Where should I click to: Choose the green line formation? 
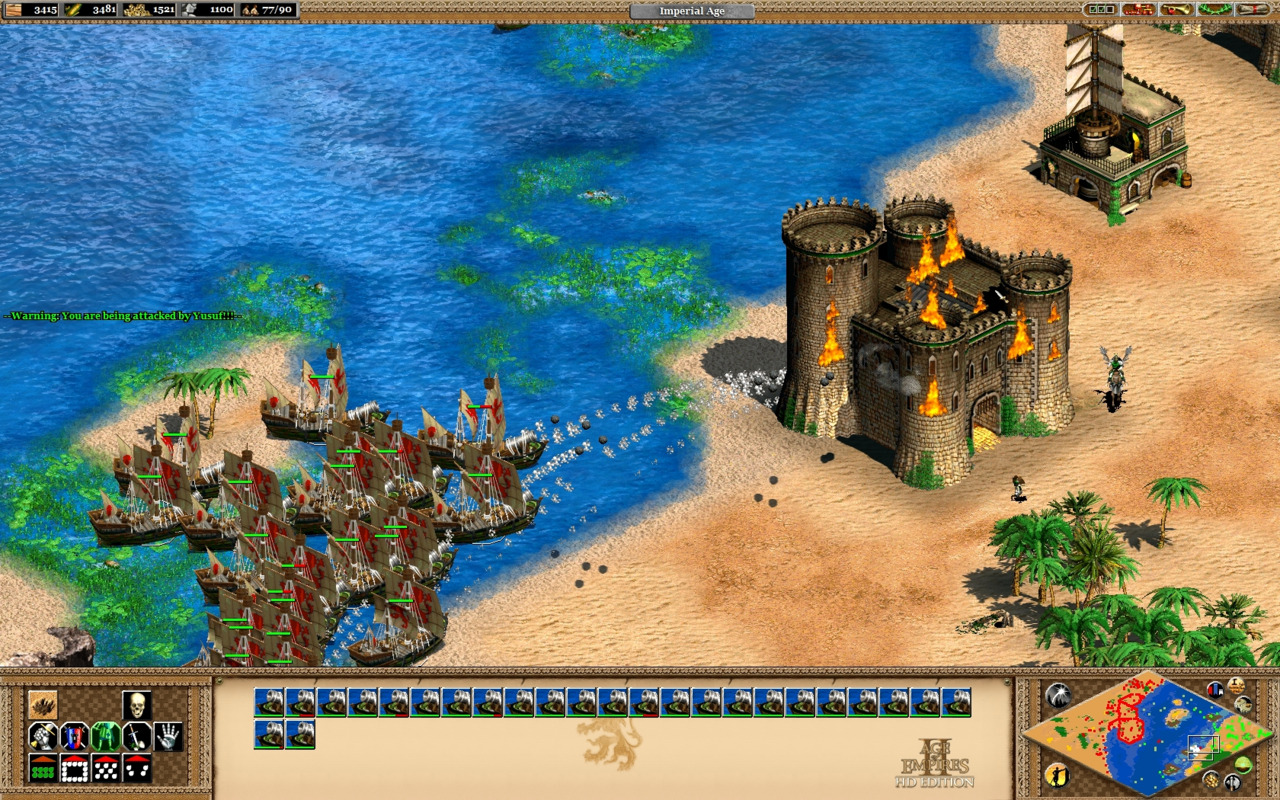click(42, 769)
